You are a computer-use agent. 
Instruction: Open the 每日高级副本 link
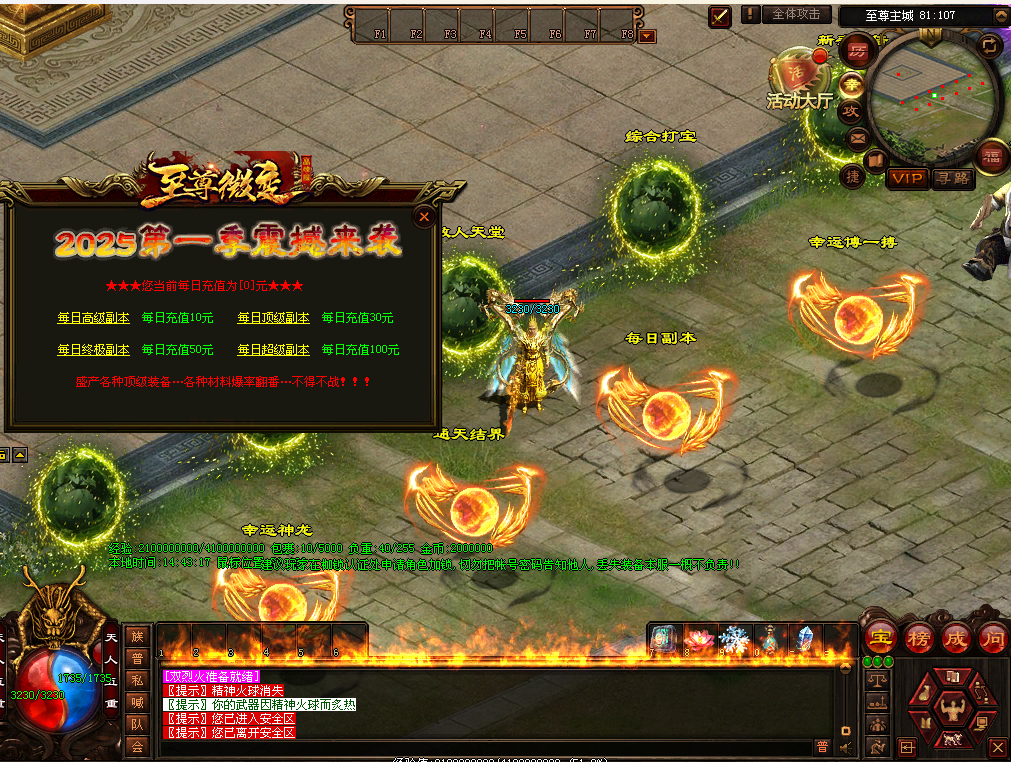(x=93, y=318)
